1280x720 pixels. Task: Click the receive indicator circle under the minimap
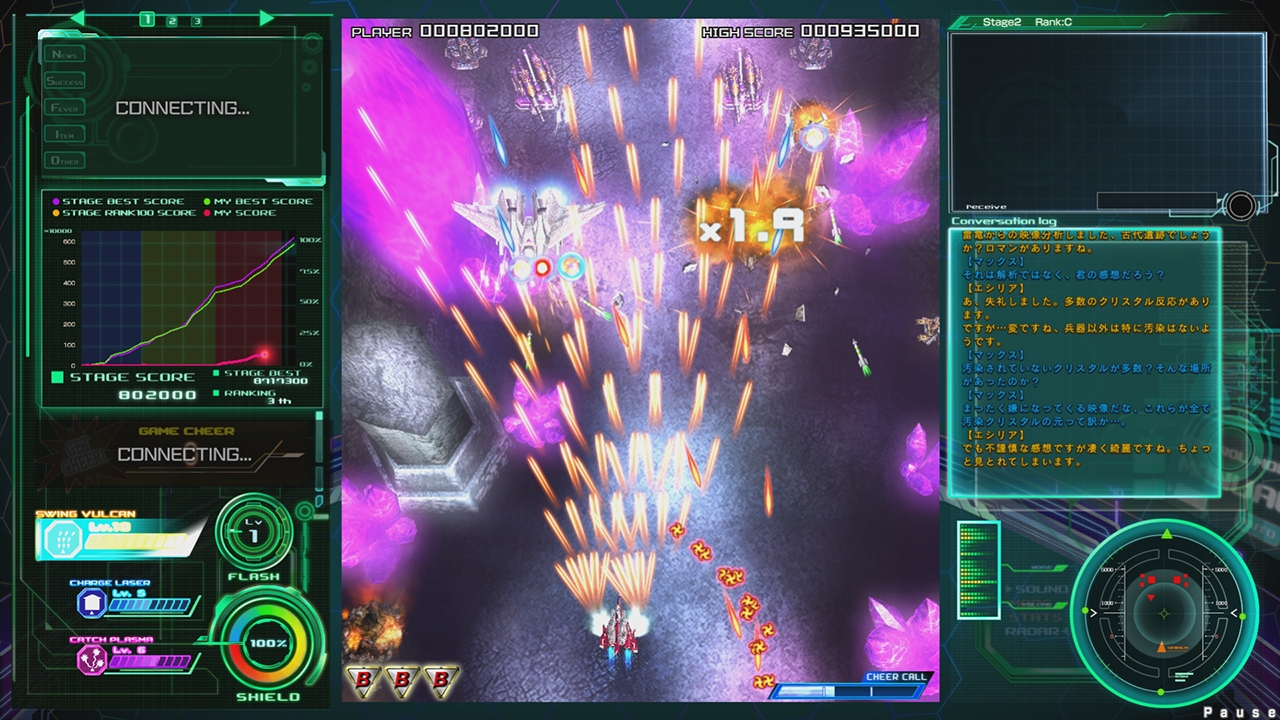pos(1240,206)
